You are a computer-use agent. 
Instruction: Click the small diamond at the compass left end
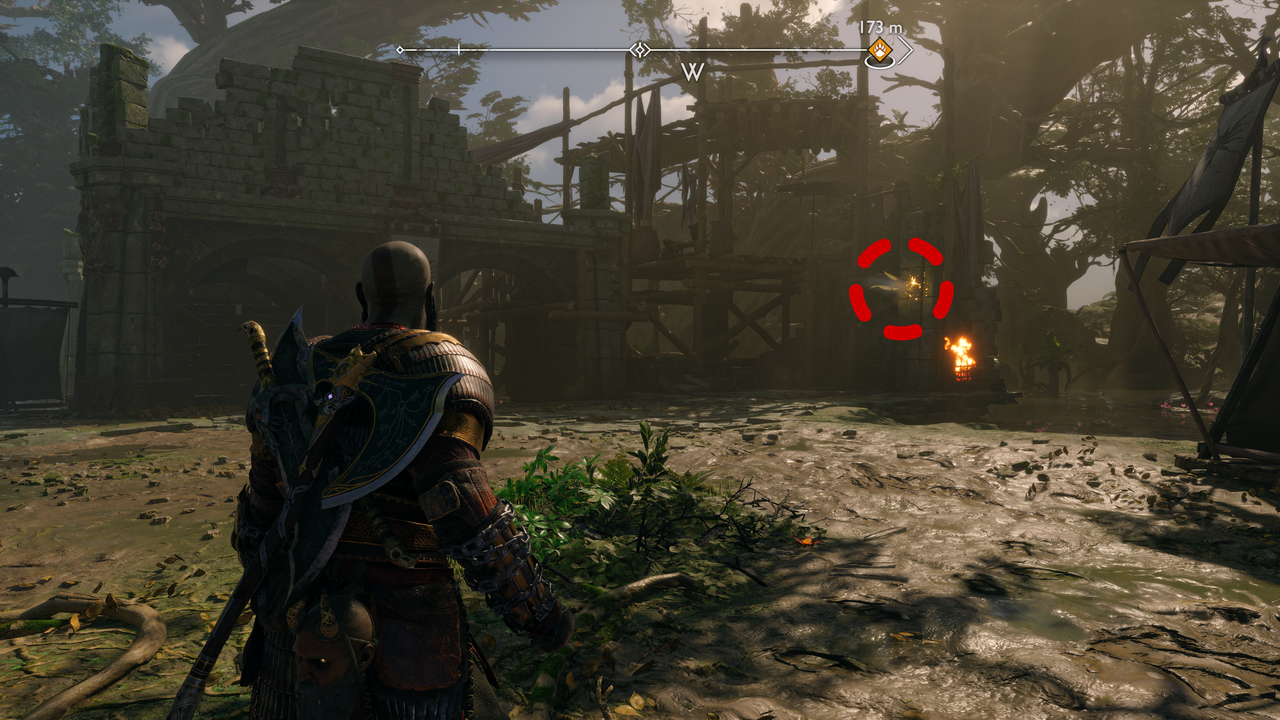(x=400, y=48)
